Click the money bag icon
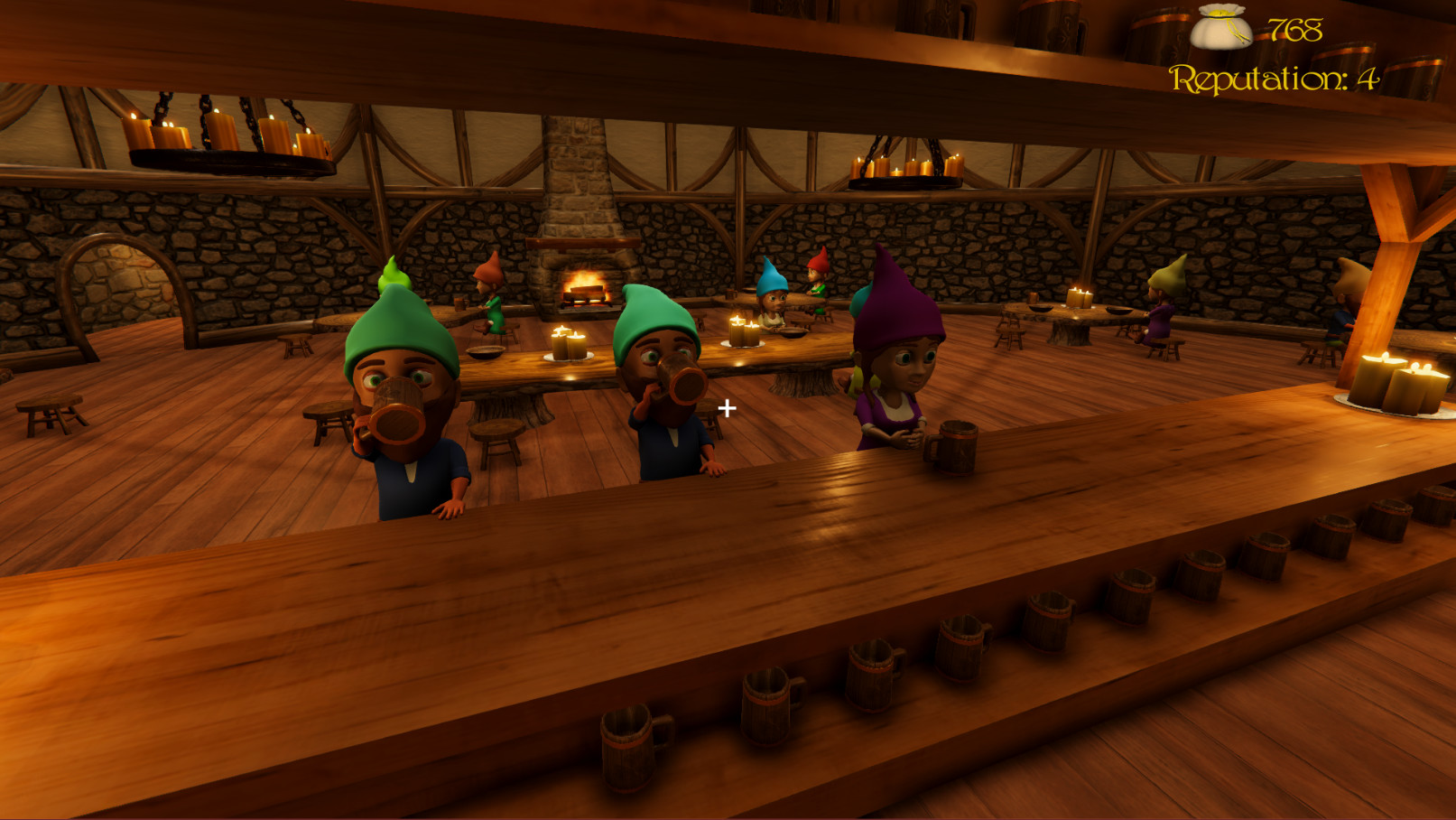Image resolution: width=1456 pixels, height=820 pixels. (x=1220, y=25)
